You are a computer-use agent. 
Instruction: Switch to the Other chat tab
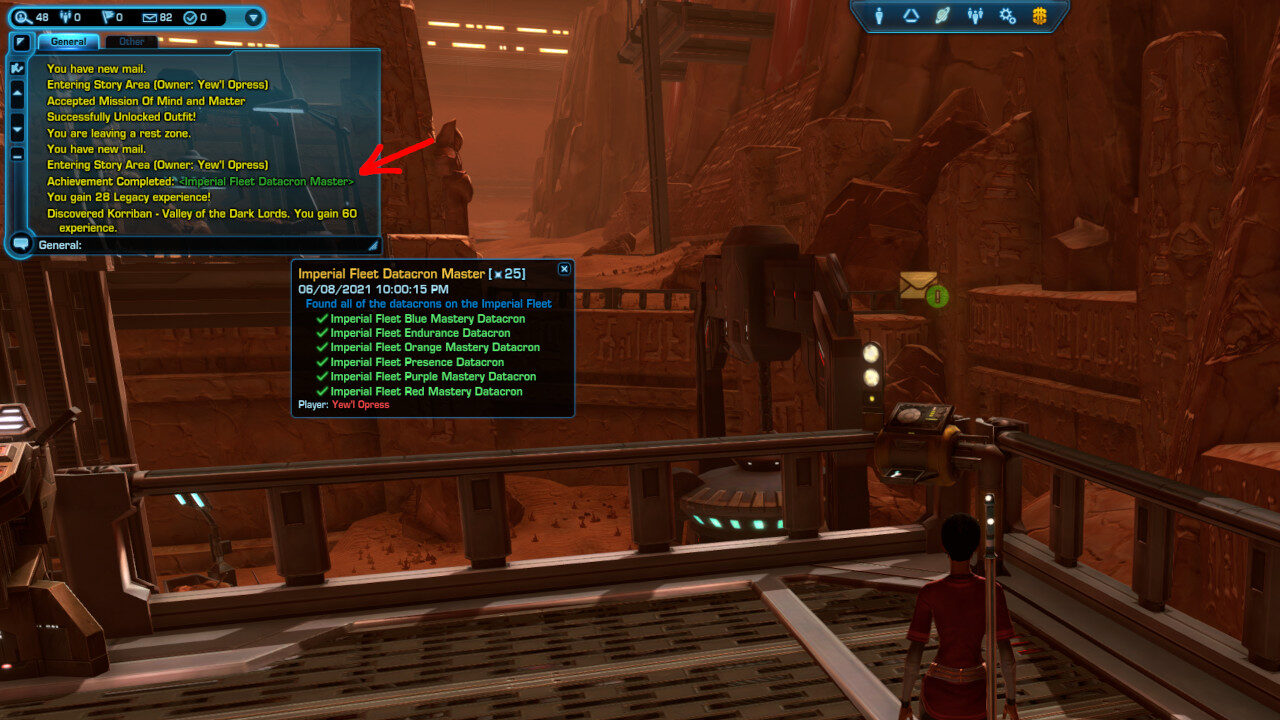(131, 42)
